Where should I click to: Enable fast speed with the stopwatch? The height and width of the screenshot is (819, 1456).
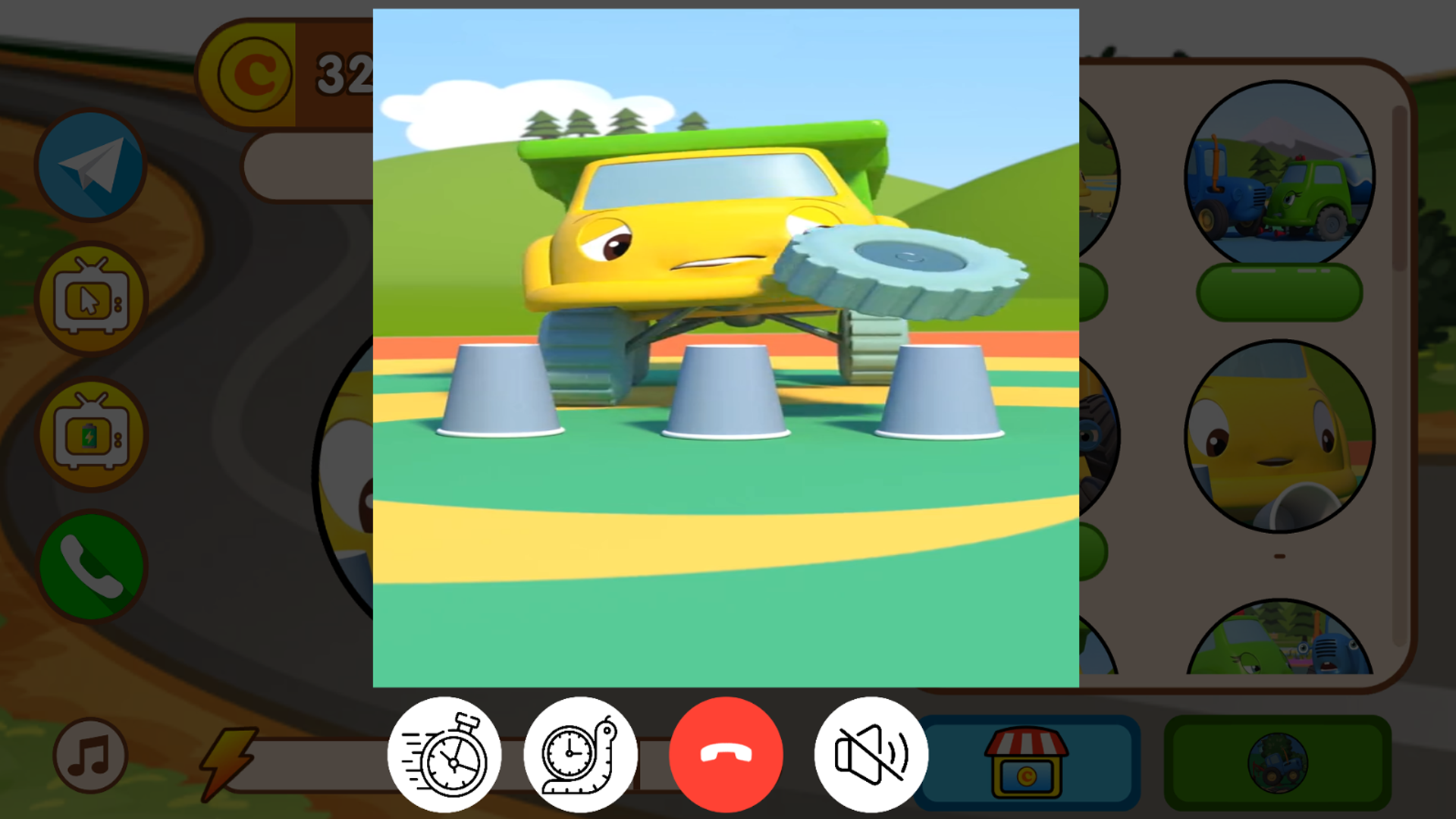(444, 752)
